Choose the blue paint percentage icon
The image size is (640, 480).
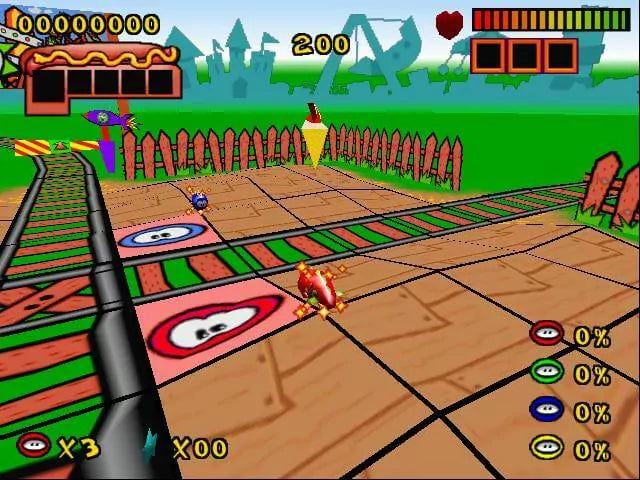tap(546, 410)
